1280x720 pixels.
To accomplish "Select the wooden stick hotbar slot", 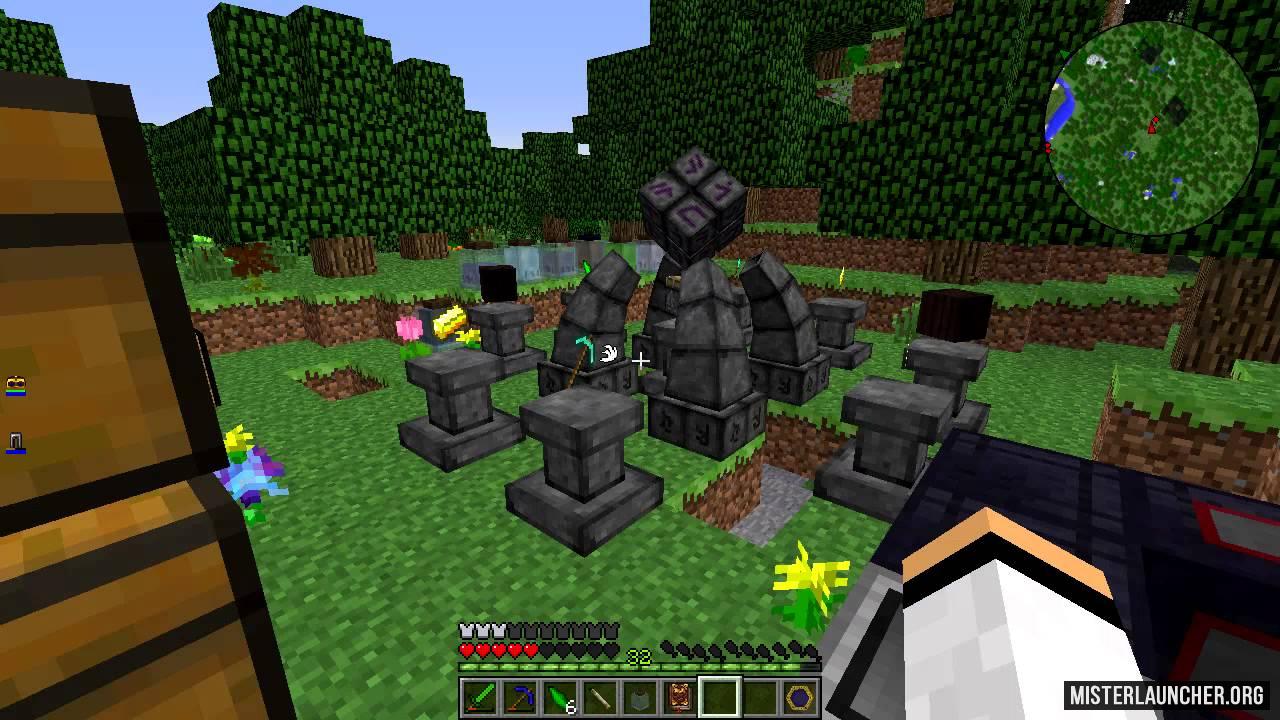I will click(x=599, y=697).
